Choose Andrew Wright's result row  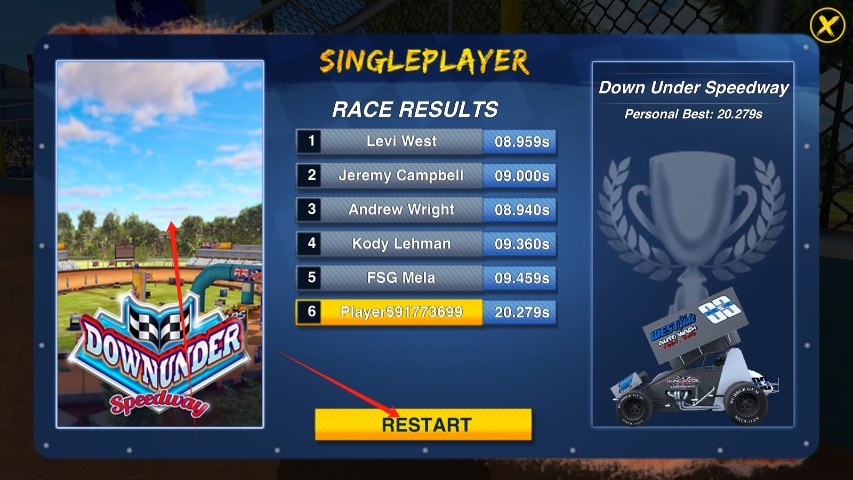[426, 210]
